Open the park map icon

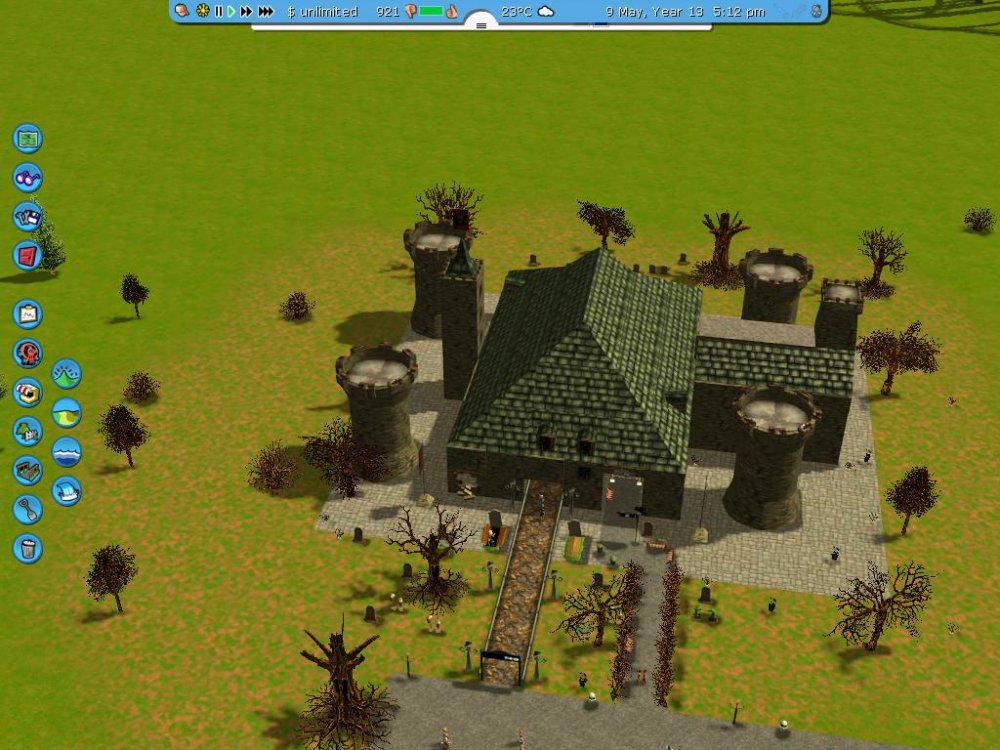27,138
